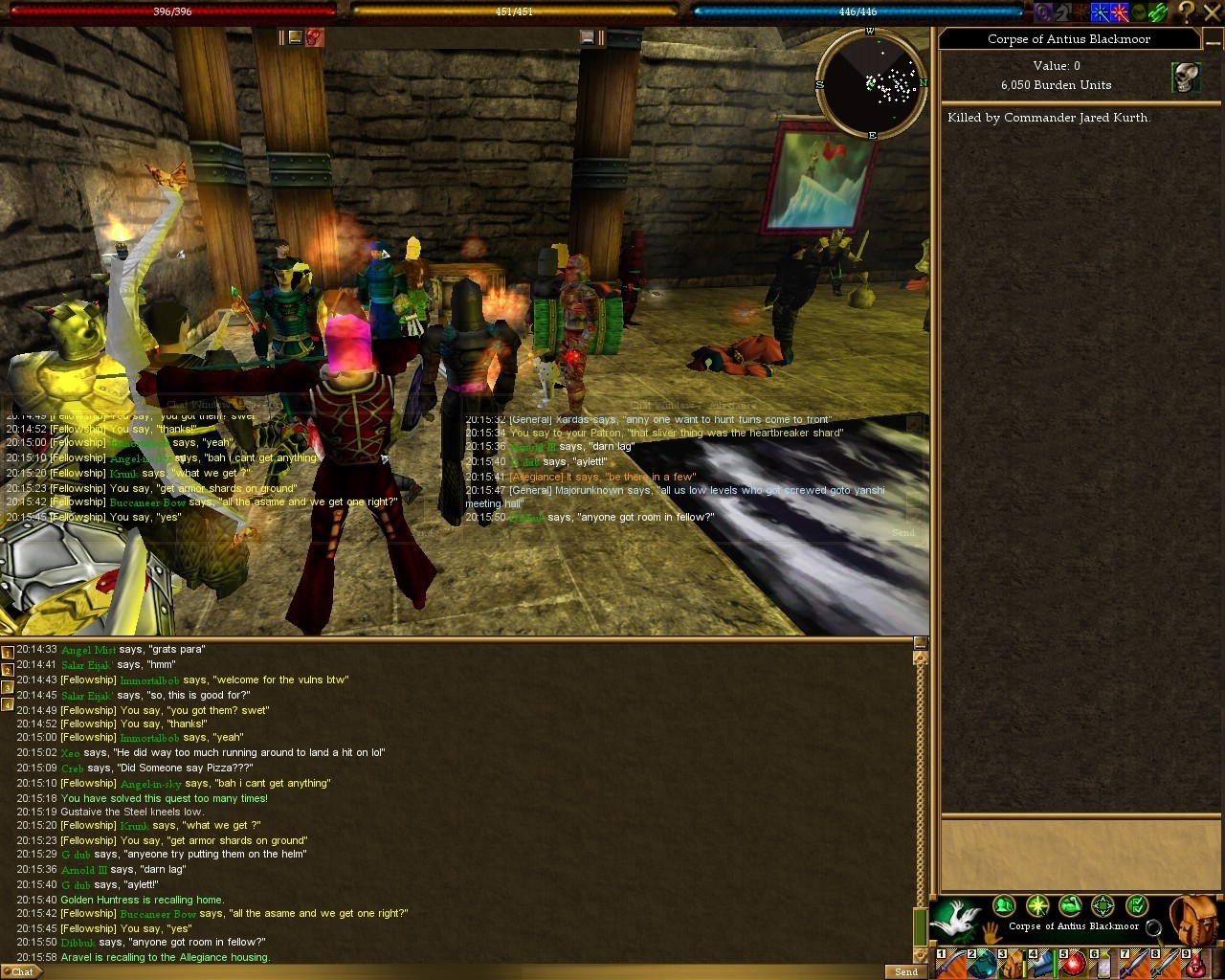The image size is (1225, 980).
Task: Select shortcut slot 5 red orb
Action: point(1072,964)
